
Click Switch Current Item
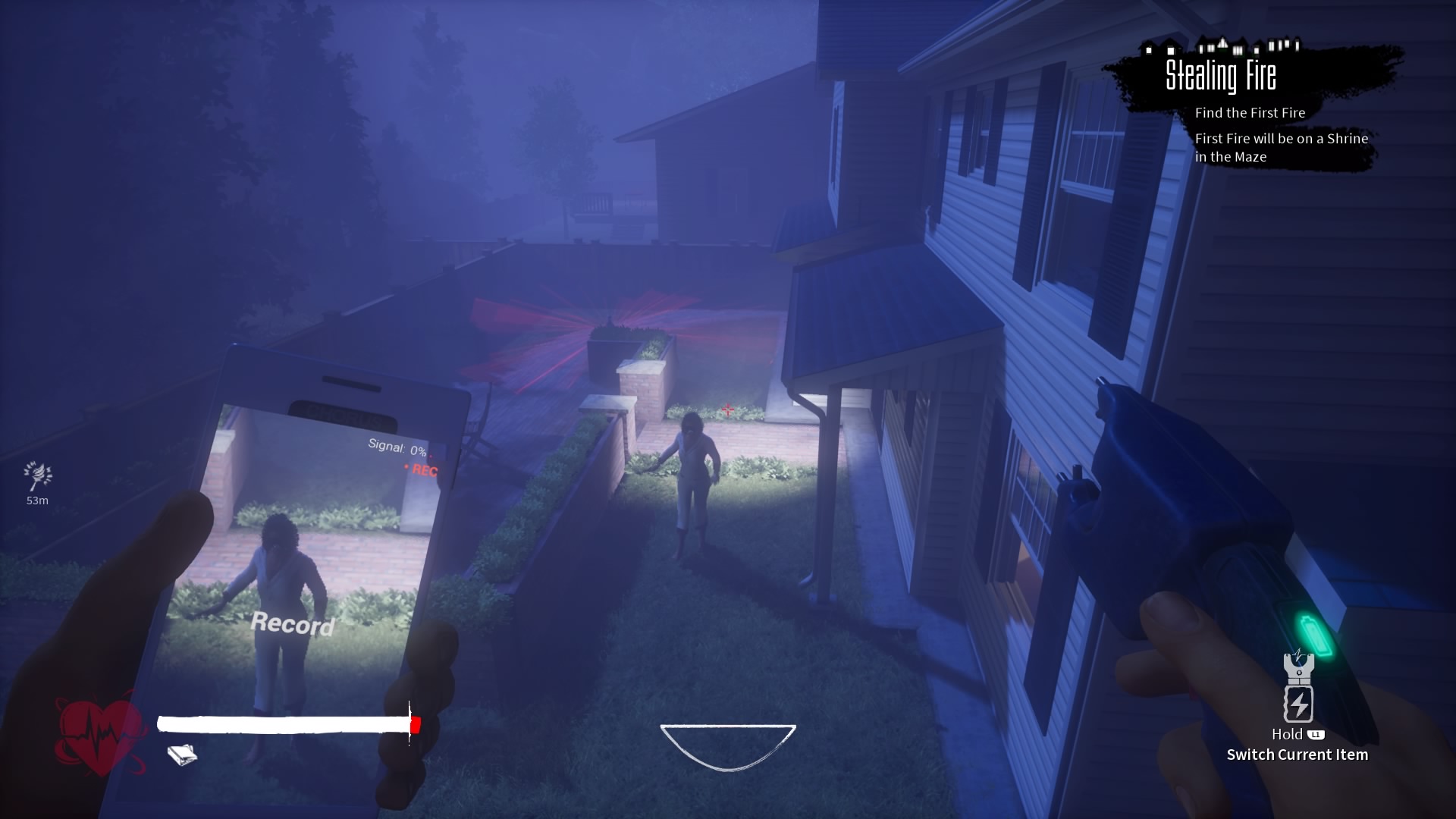pyautogui.click(x=1299, y=755)
